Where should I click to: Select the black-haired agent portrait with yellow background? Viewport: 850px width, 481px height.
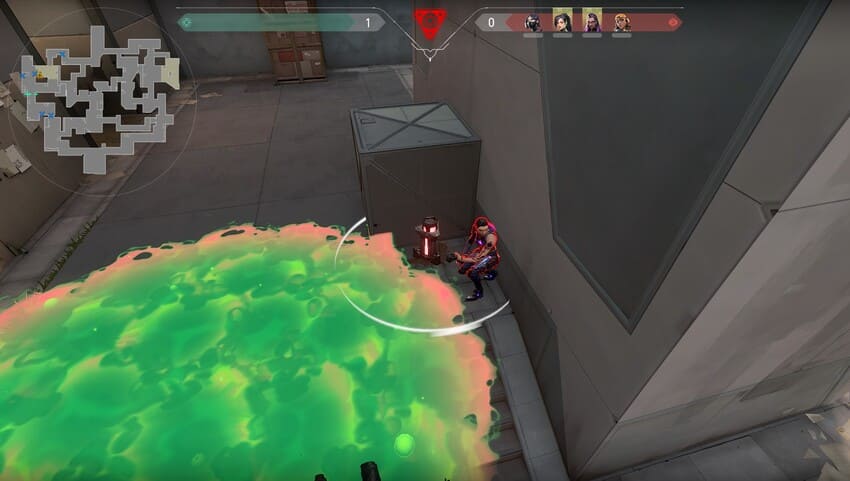[x=563, y=21]
